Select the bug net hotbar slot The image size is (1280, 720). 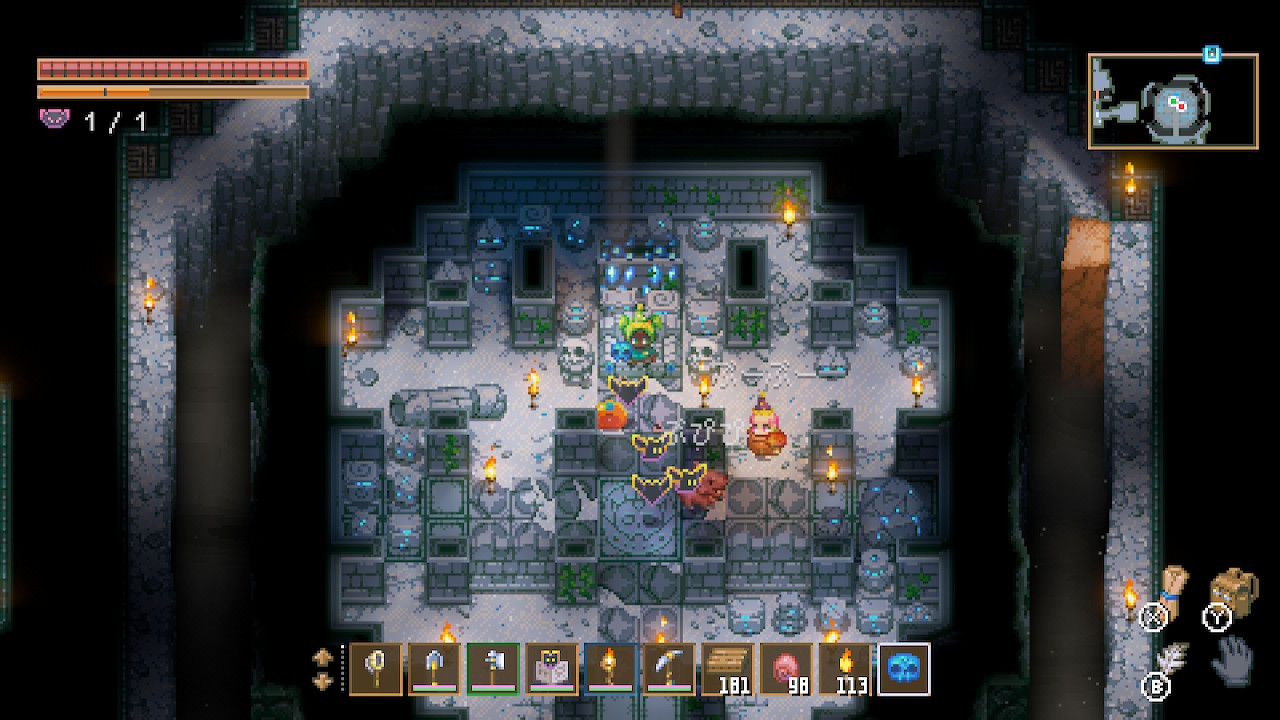(376, 668)
